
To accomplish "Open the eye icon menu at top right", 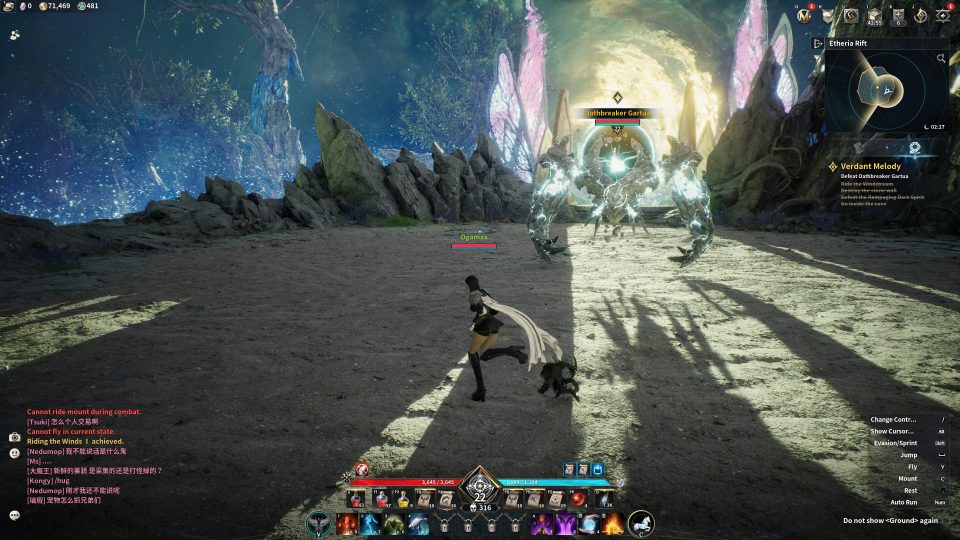I will click(943, 15).
